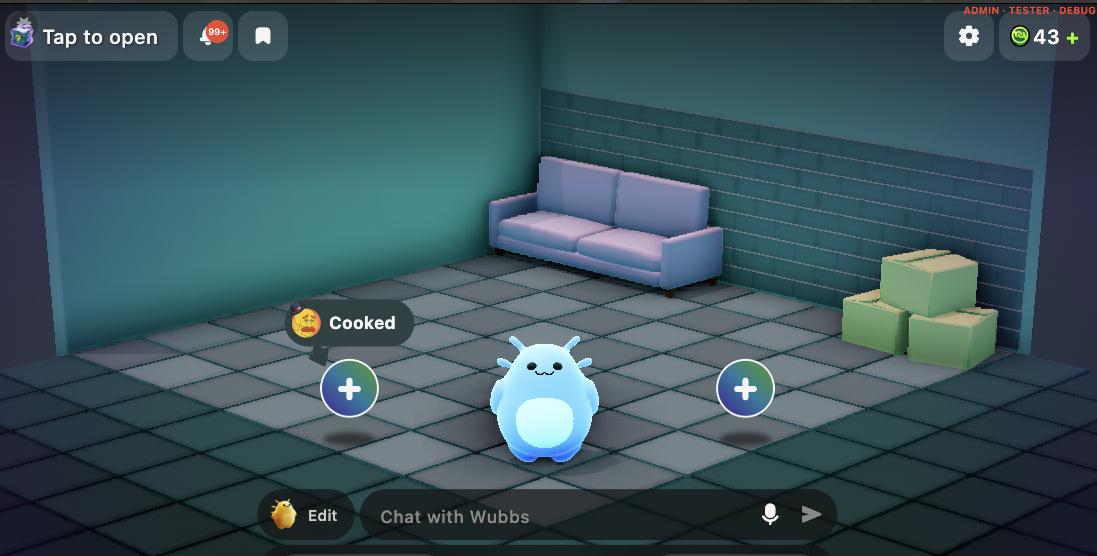Open the bookmark button
Viewport: 1097px width, 556px height.
click(x=263, y=37)
